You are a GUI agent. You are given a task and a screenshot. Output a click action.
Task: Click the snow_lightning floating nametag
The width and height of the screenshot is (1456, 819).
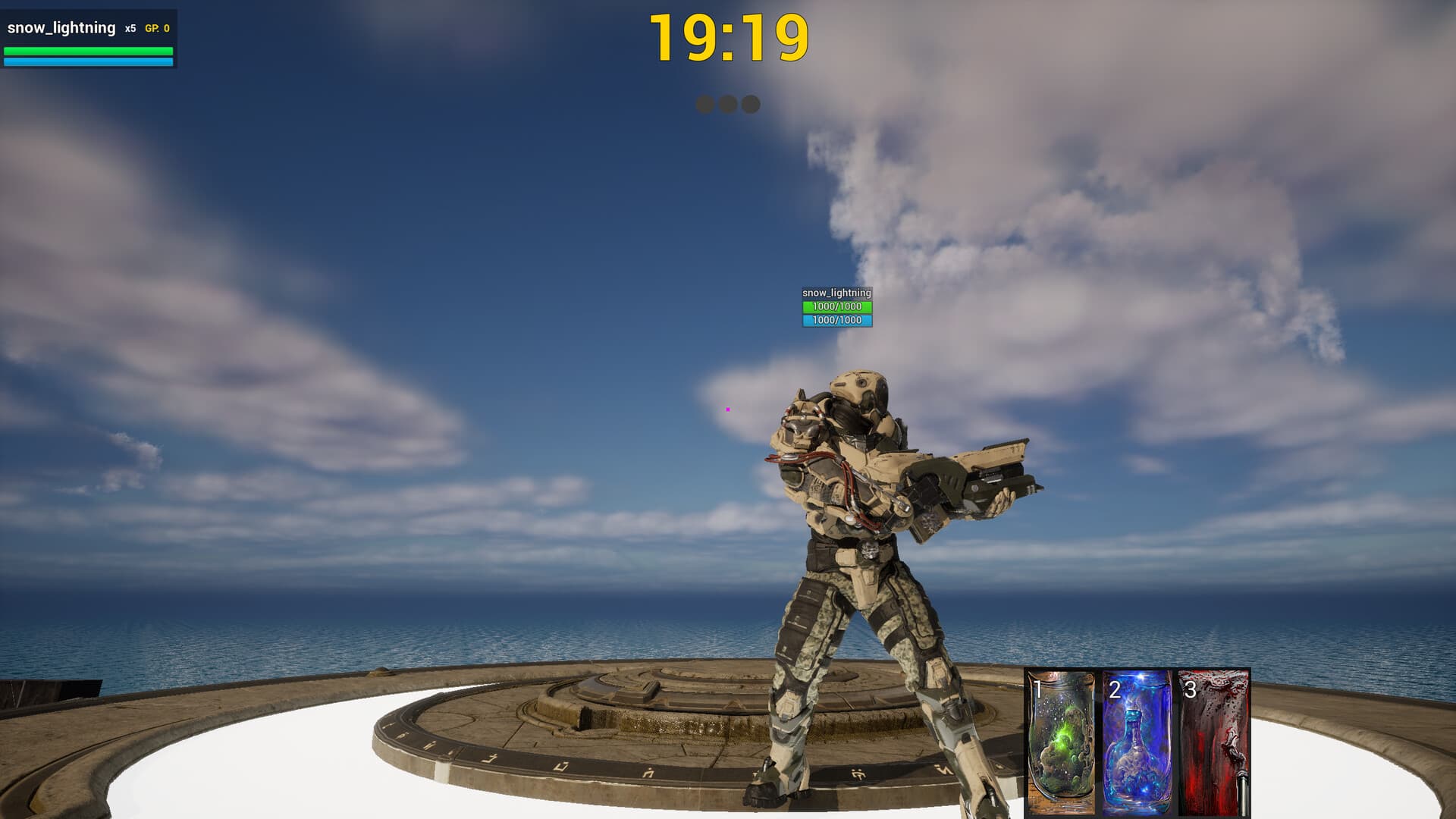click(836, 291)
